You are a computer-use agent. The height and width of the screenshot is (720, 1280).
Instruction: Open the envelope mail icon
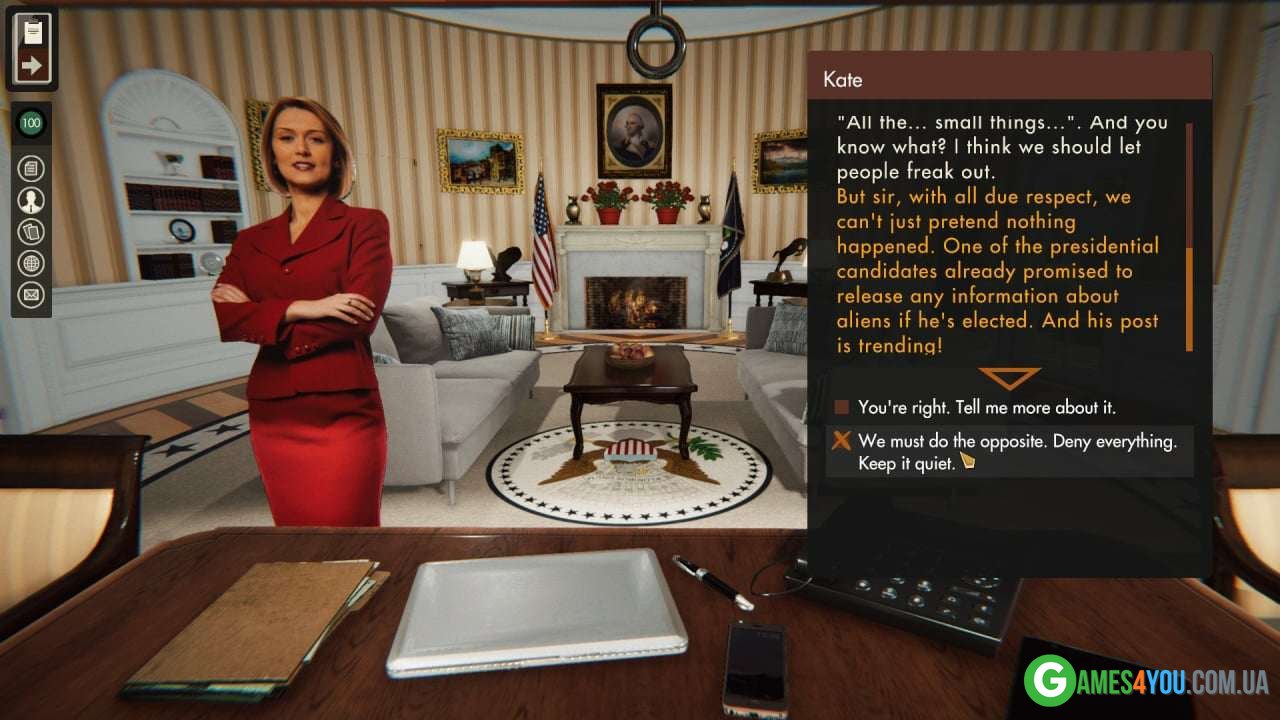pos(32,295)
